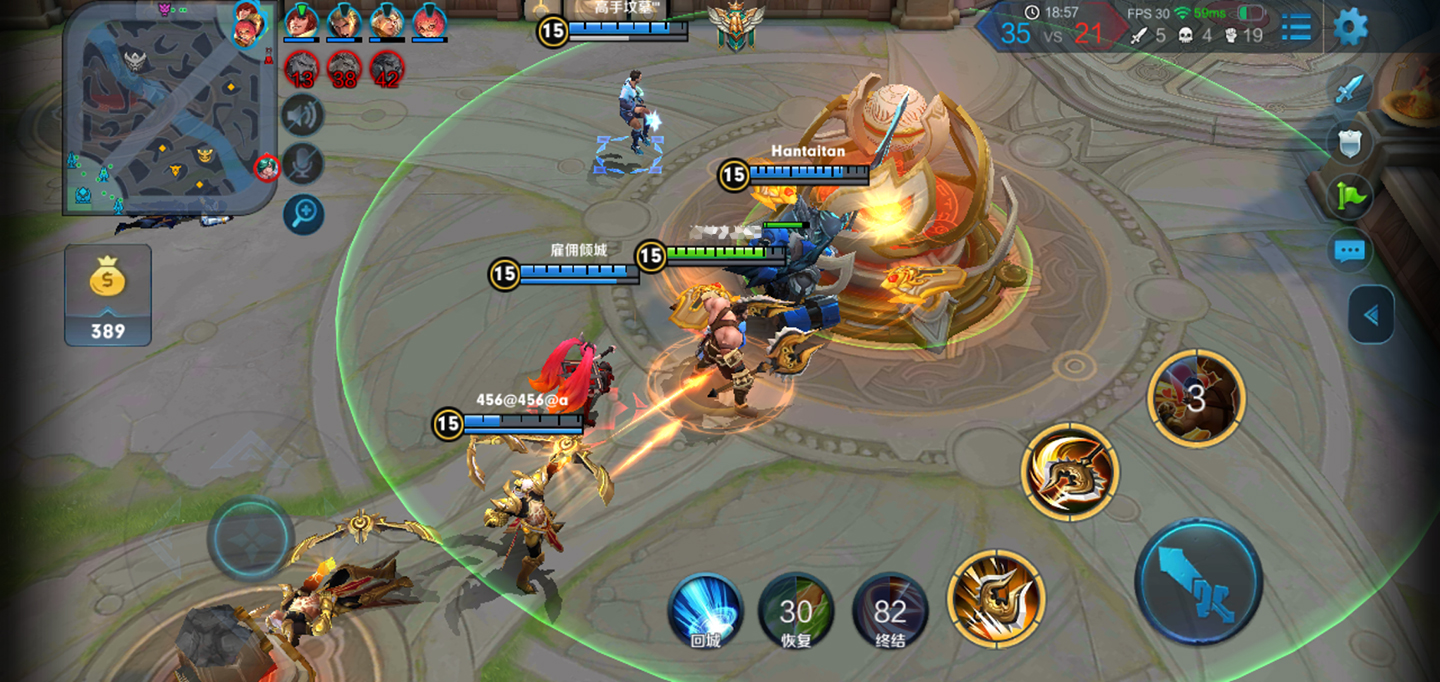The height and width of the screenshot is (682, 1440).
Task: Open the settings gear menu
Action: pyautogui.click(x=1350, y=27)
